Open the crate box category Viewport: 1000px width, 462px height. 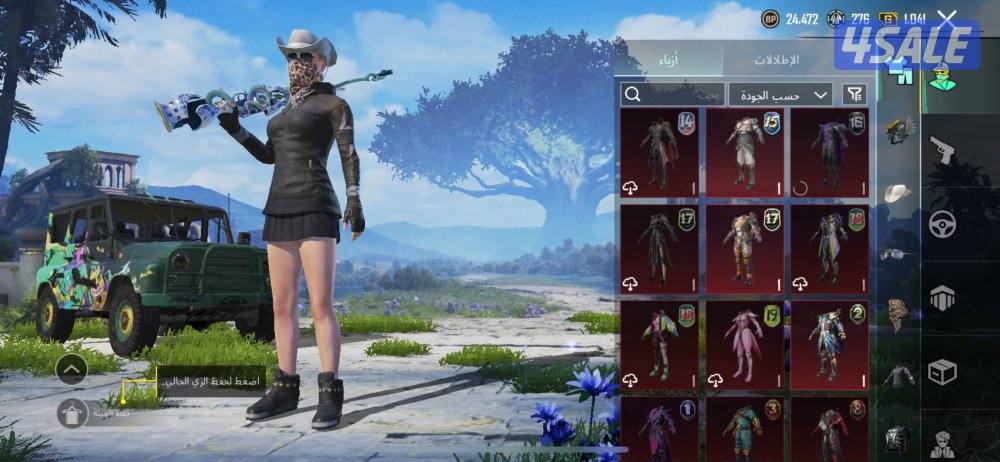(942, 370)
